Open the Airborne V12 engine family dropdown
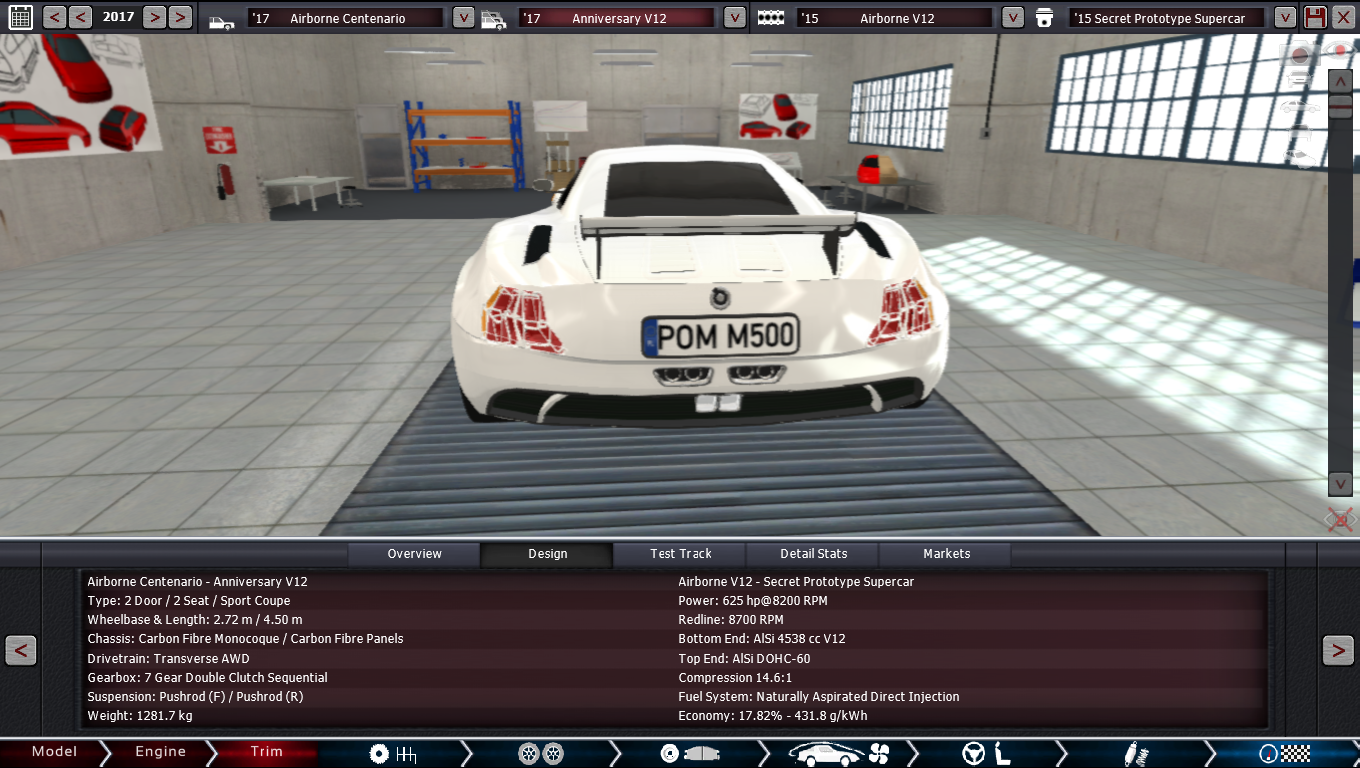1360x768 pixels. click(1012, 18)
